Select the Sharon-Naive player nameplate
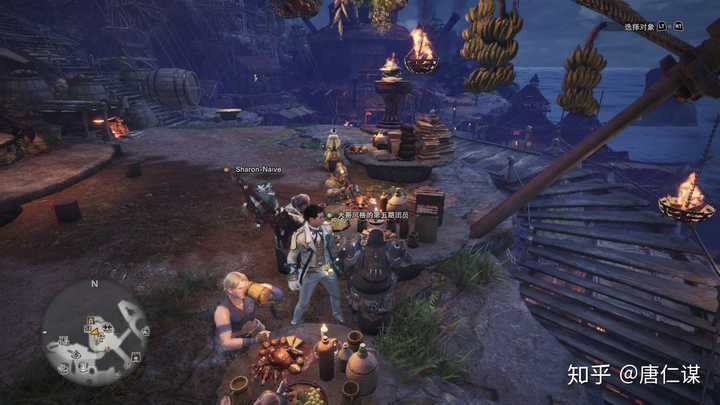The width and height of the screenshot is (720, 405). tap(257, 170)
